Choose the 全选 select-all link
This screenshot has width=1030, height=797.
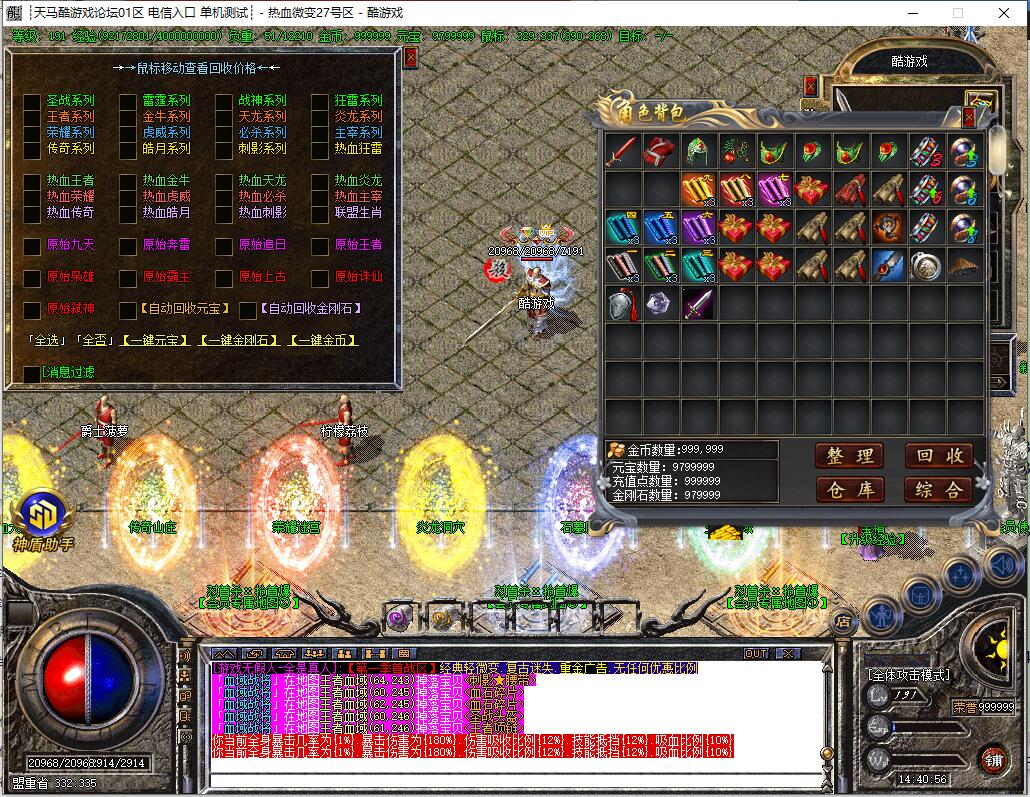pos(47,340)
